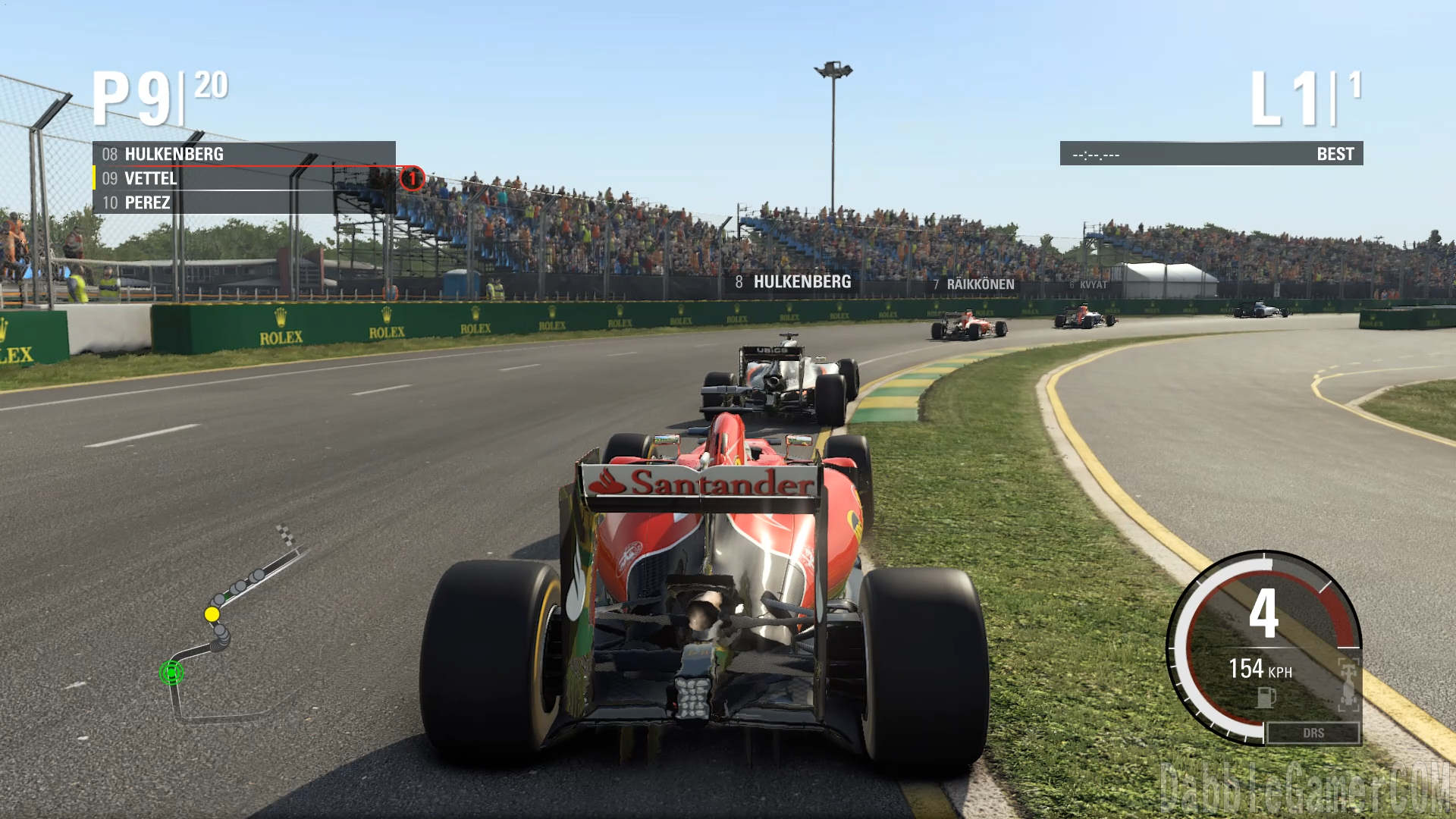Select the DRS indicator on the speedometer
Viewport: 1456px width, 819px height.
1313,733
